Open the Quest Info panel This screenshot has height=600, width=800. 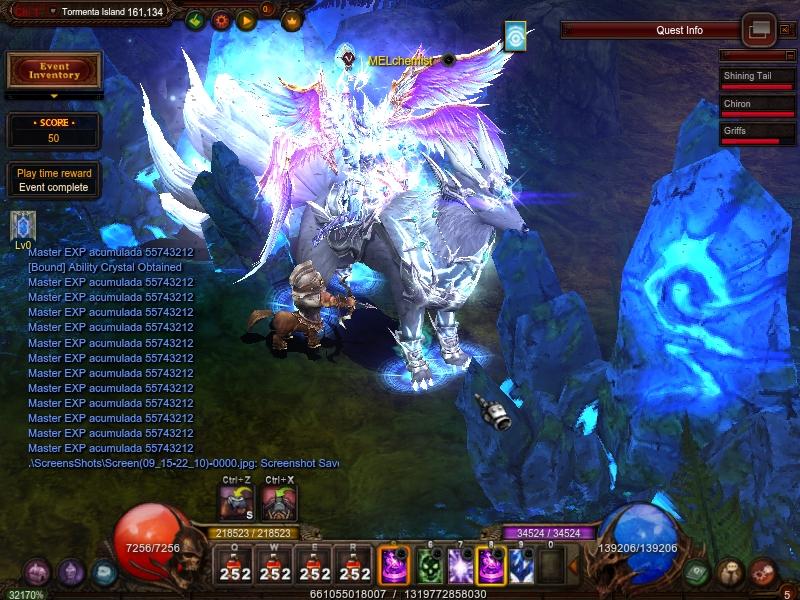point(679,30)
